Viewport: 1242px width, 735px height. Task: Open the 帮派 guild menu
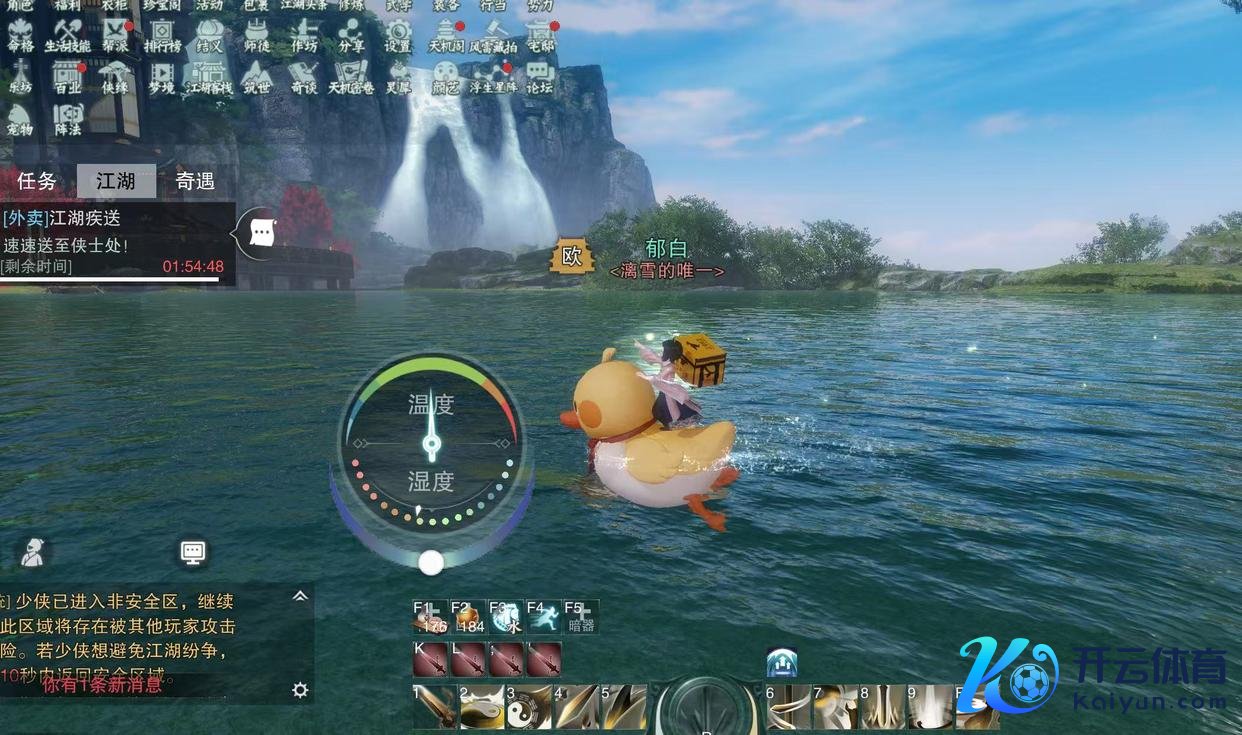[x=116, y=36]
